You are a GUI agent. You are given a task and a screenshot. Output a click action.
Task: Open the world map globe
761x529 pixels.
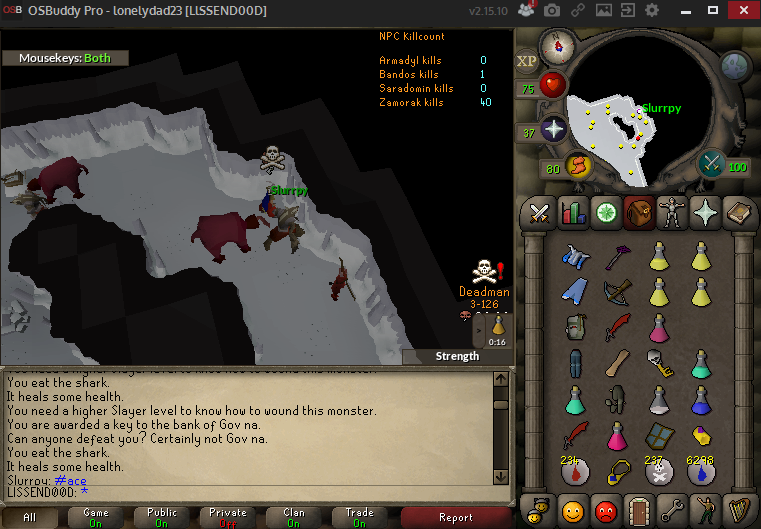tap(736, 66)
